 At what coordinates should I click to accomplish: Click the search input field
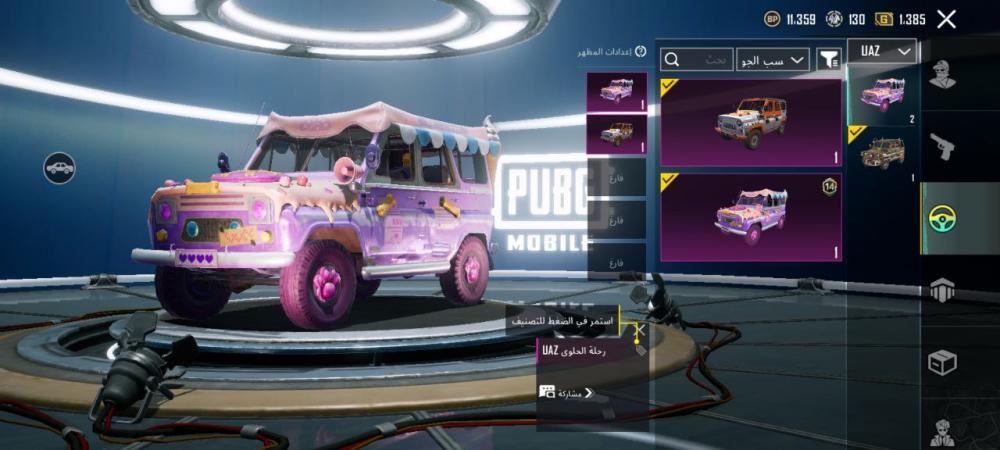click(697, 60)
